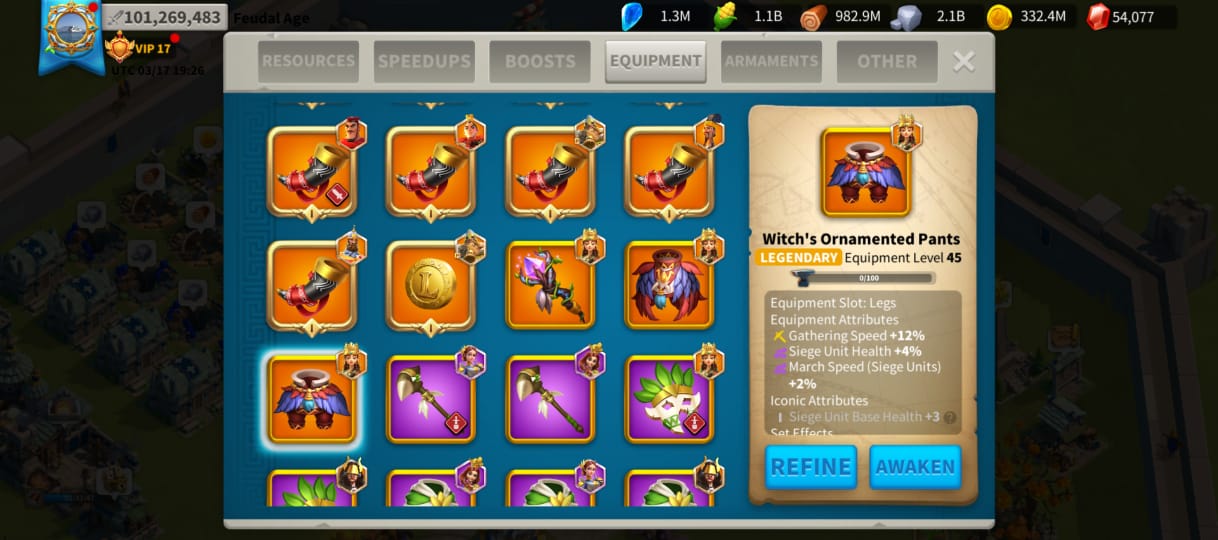The height and width of the screenshot is (540, 1218).
Task: Click the red gems currency icon
Action: pyautogui.click(x=1098, y=17)
